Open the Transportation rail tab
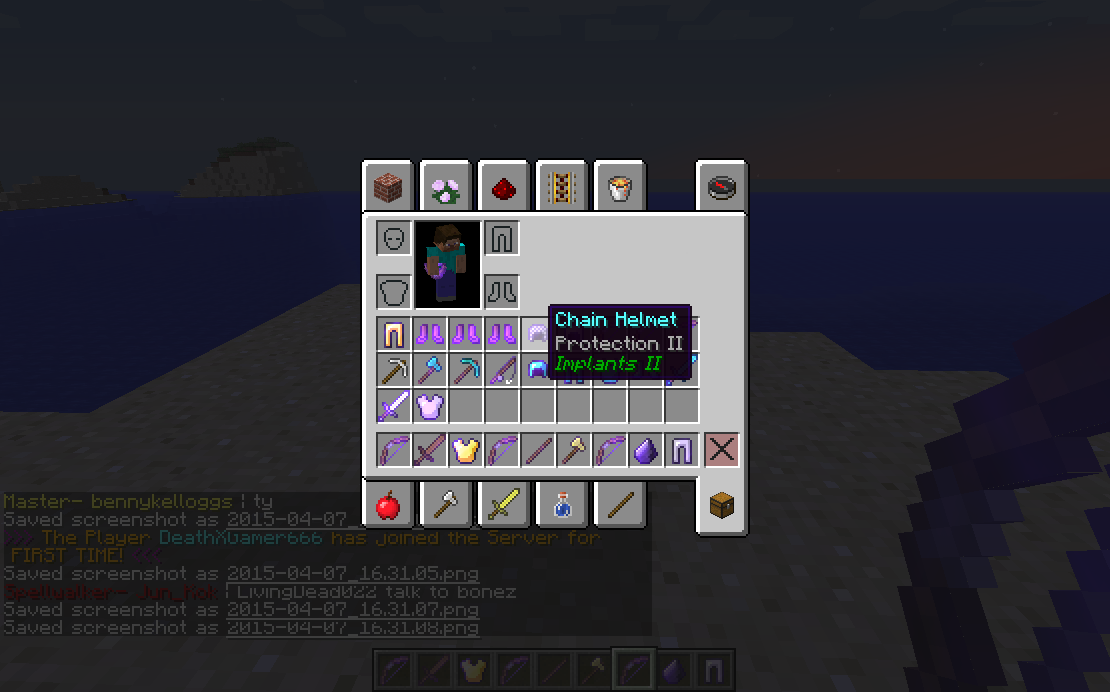Screen dimensions: 1110x692 (x=561, y=186)
